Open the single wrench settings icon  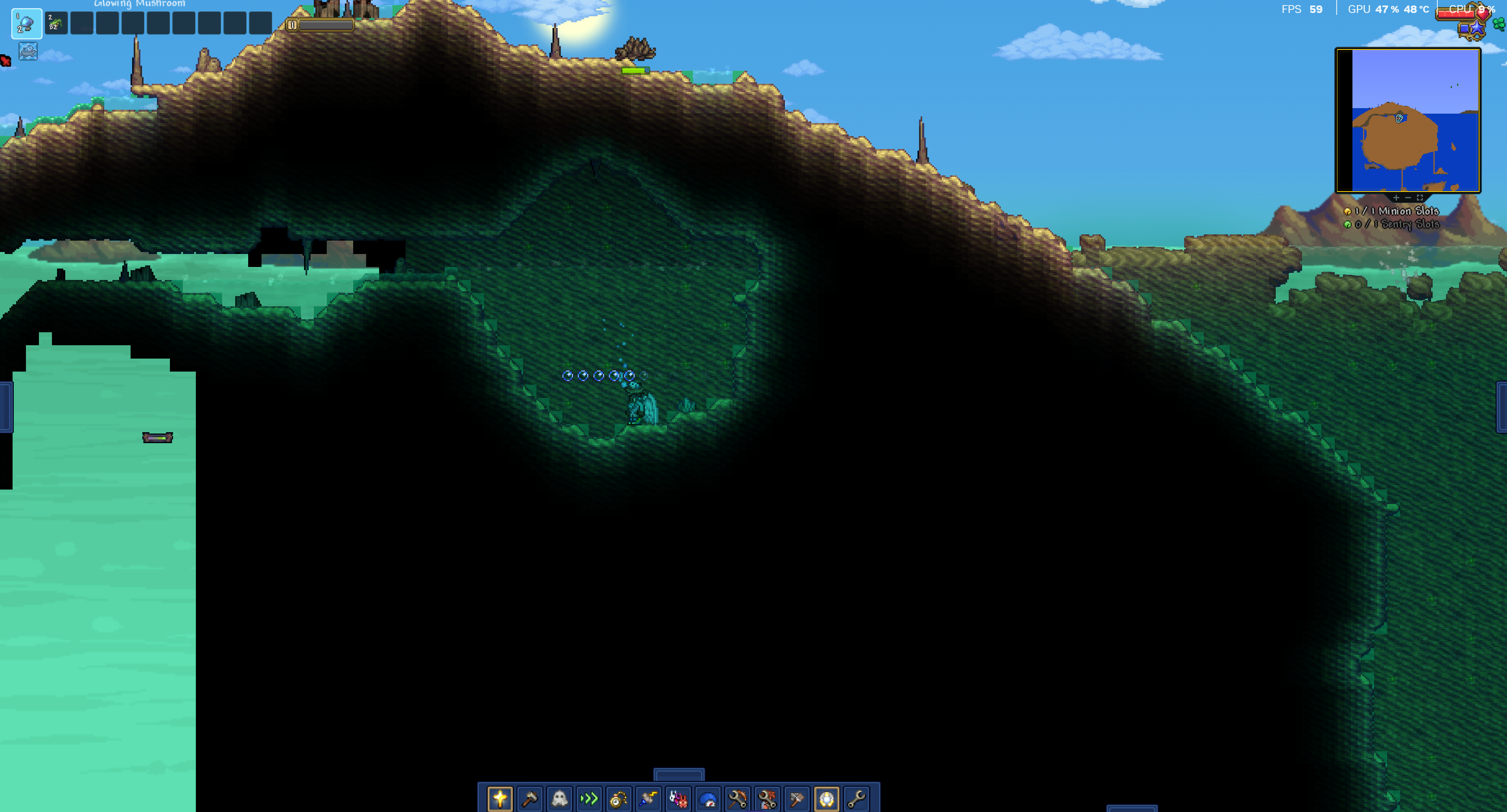857,799
